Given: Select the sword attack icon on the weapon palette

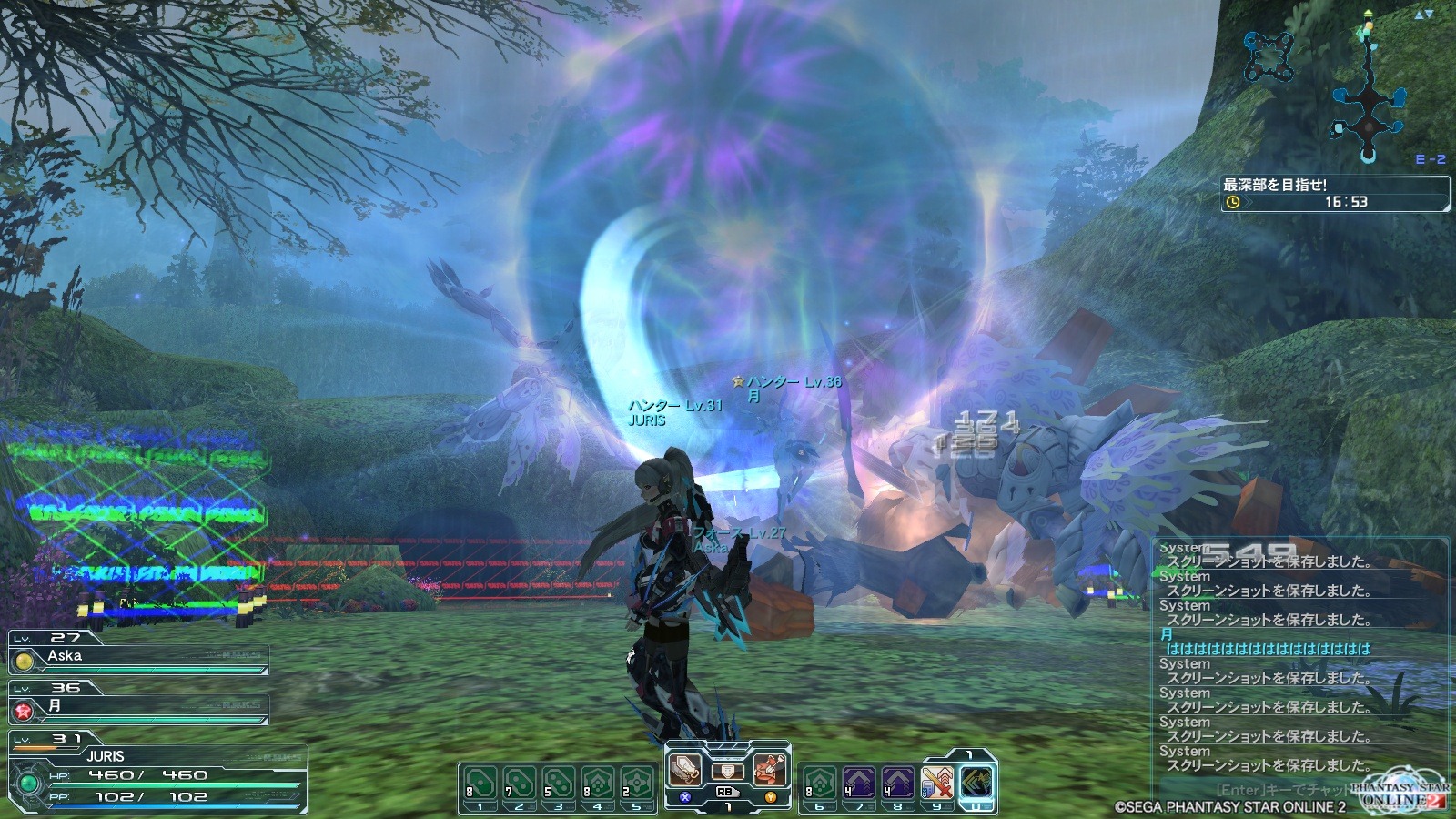Looking at the screenshot, I should (x=684, y=770).
